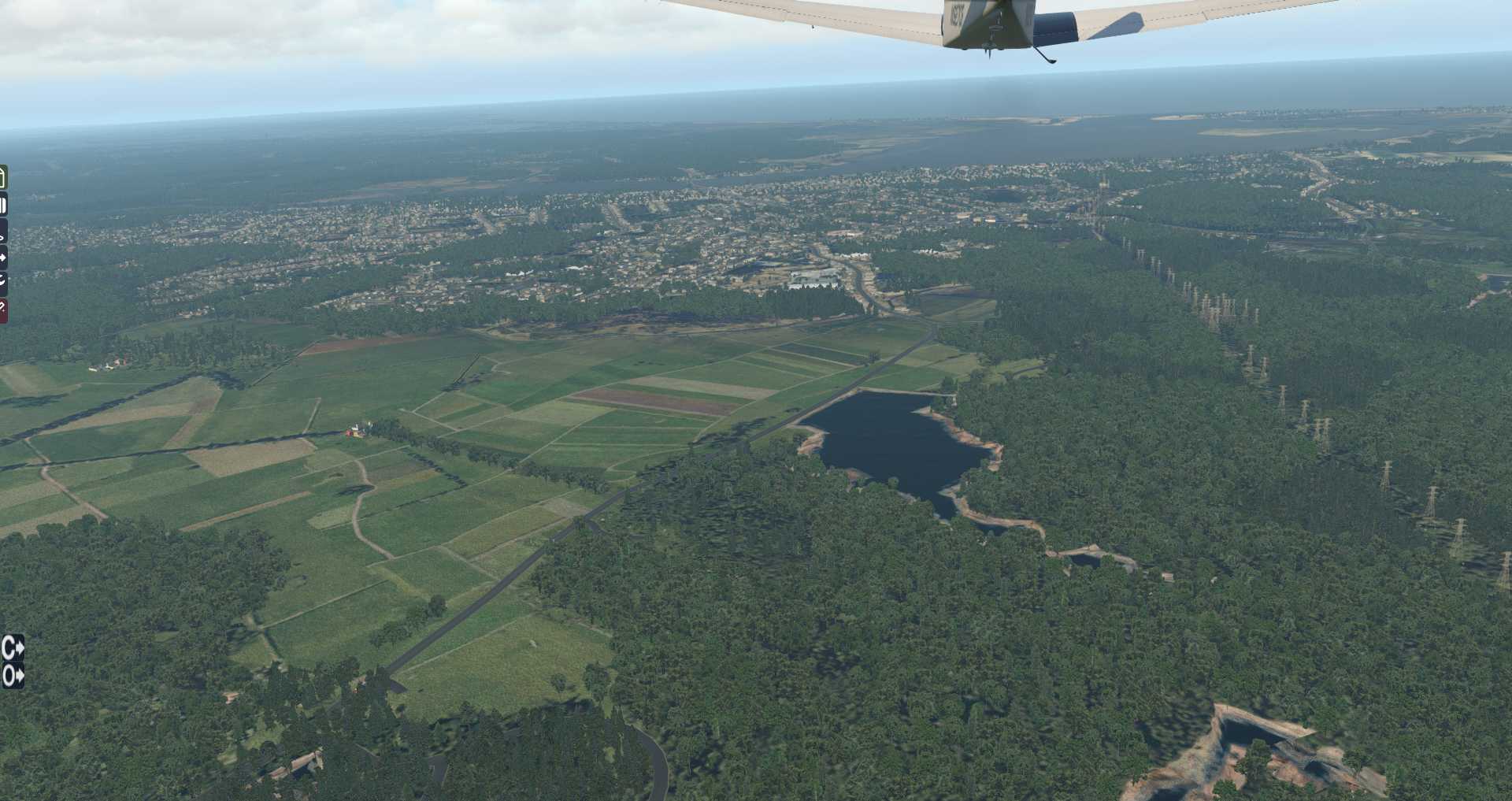Toggle the pause bars button
Viewport: 1512px width, 801px height.
(3, 206)
